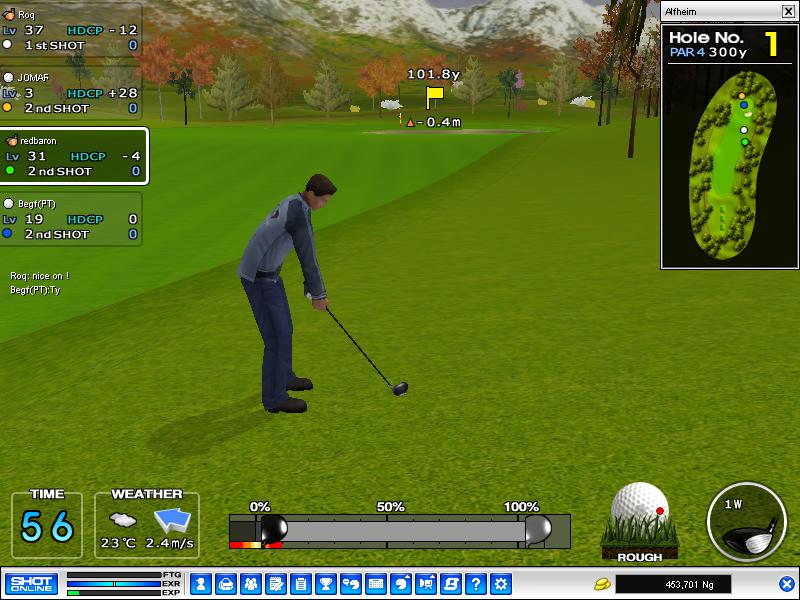
Task: Open the SHOT ONLINE main menu button
Action: [32, 584]
